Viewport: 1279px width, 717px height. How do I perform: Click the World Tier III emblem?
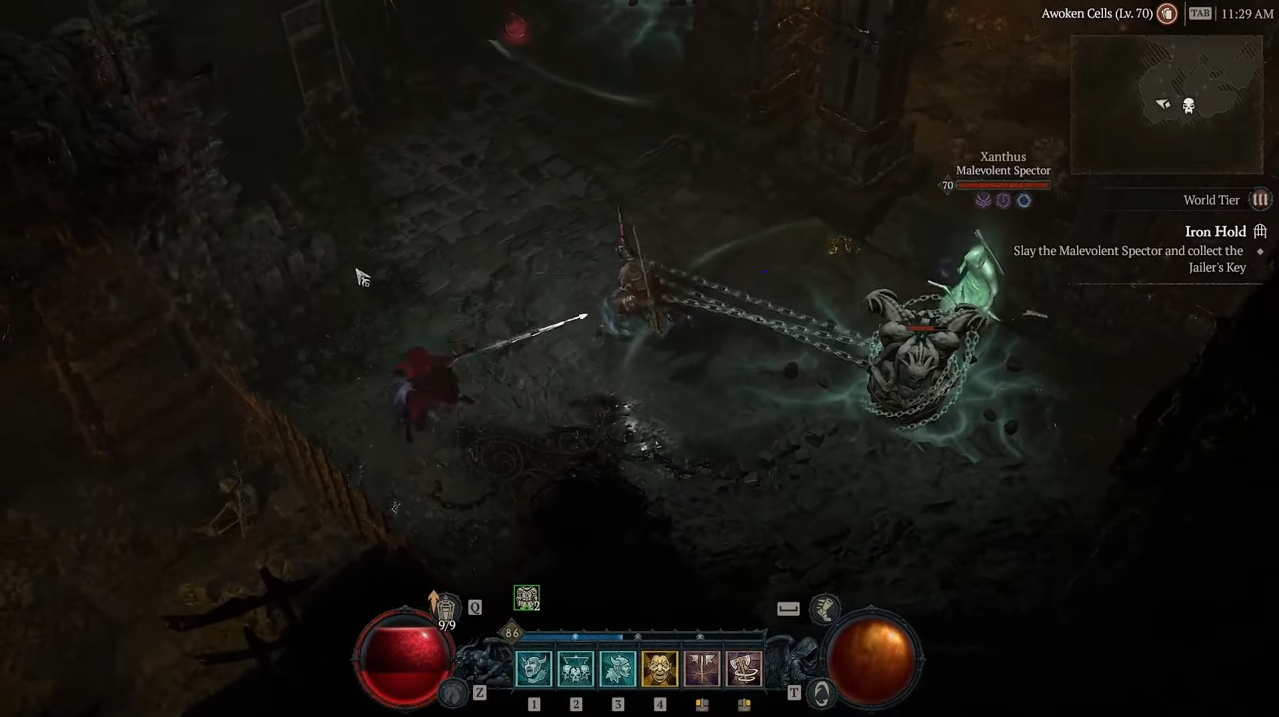tap(1261, 200)
